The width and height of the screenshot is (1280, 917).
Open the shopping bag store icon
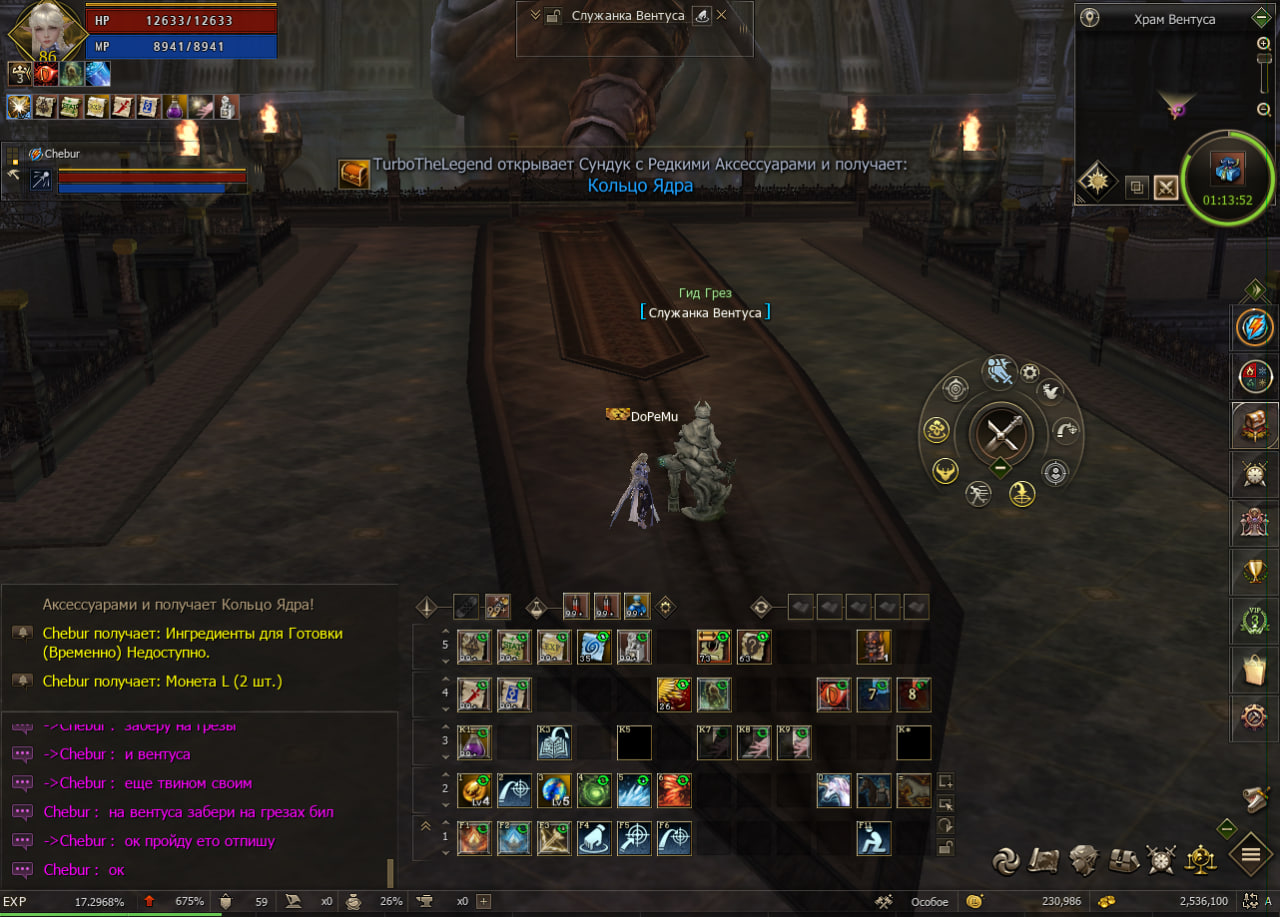click(1254, 669)
